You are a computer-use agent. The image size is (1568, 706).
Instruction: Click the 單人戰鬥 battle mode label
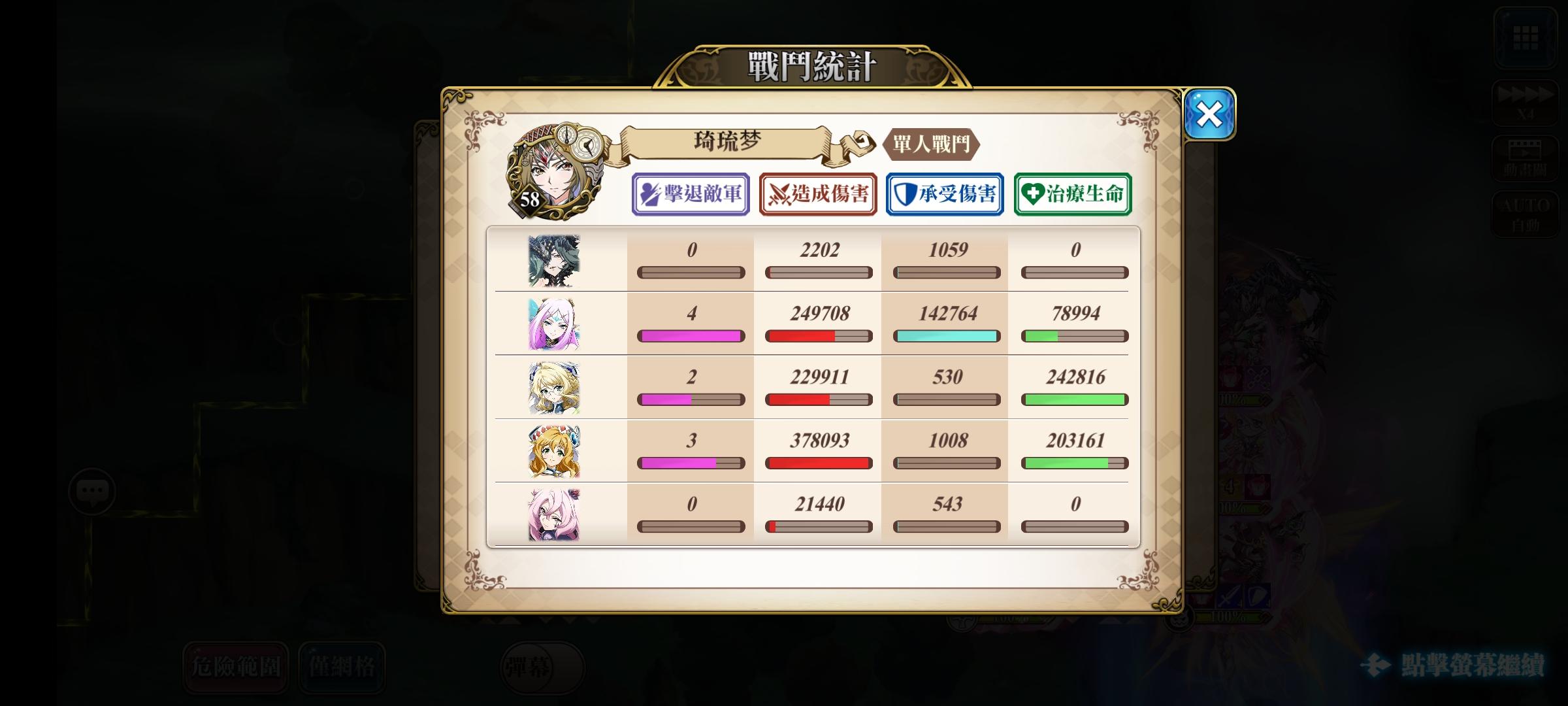(931, 145)
